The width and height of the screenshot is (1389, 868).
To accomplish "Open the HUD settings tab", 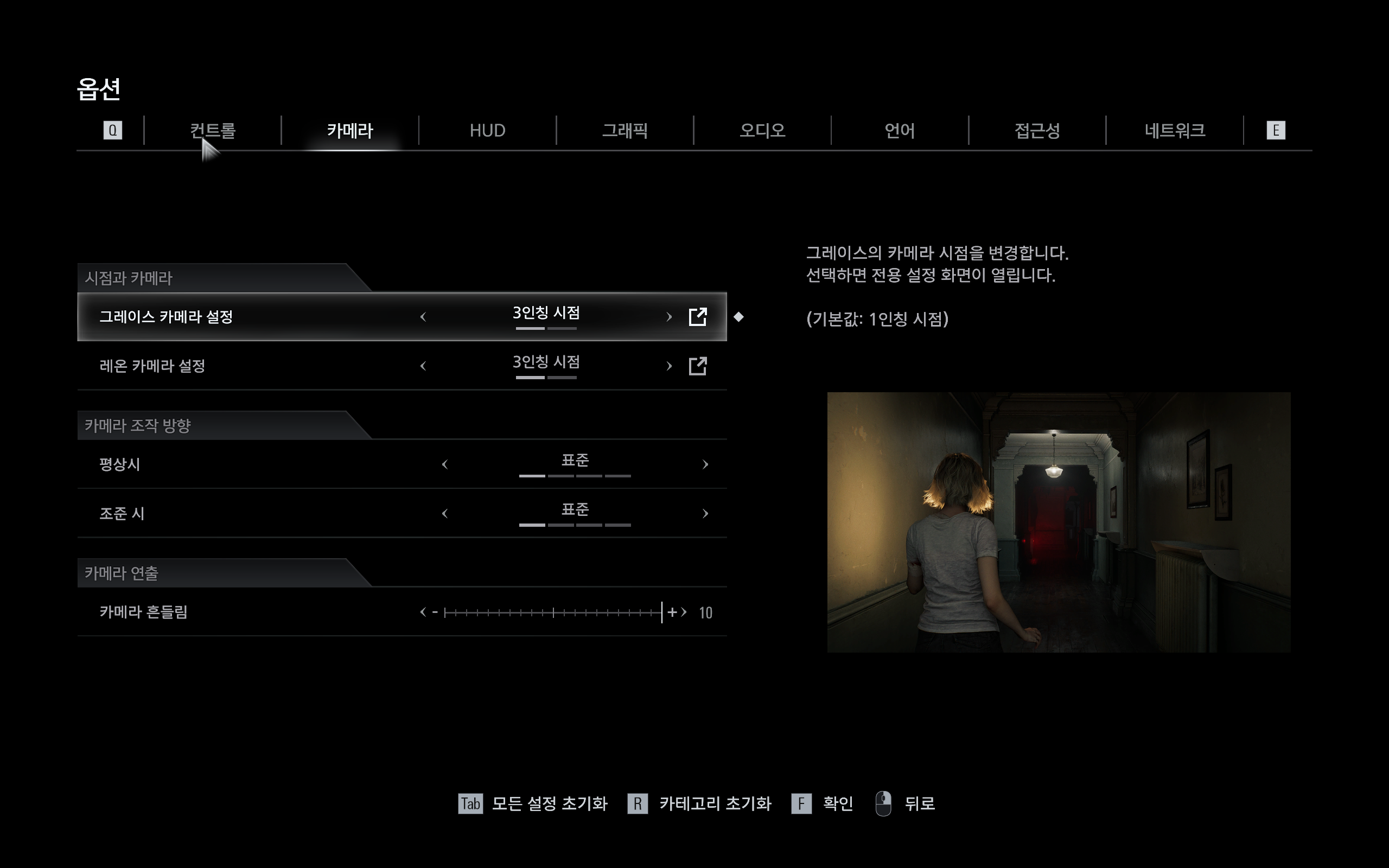I will click(x=487, y=131).
